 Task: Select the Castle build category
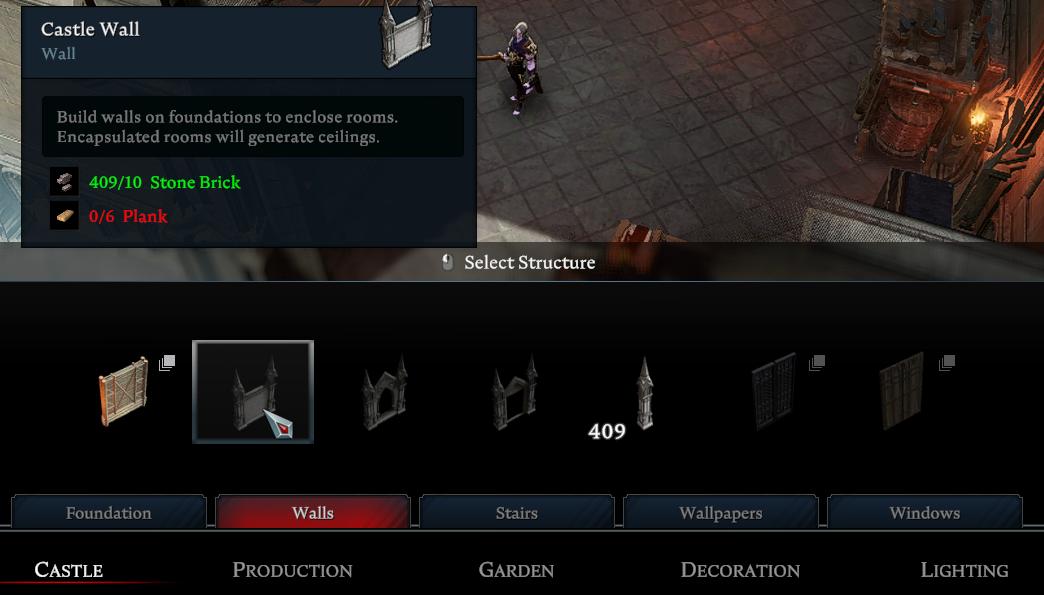[x=69, y=570]
